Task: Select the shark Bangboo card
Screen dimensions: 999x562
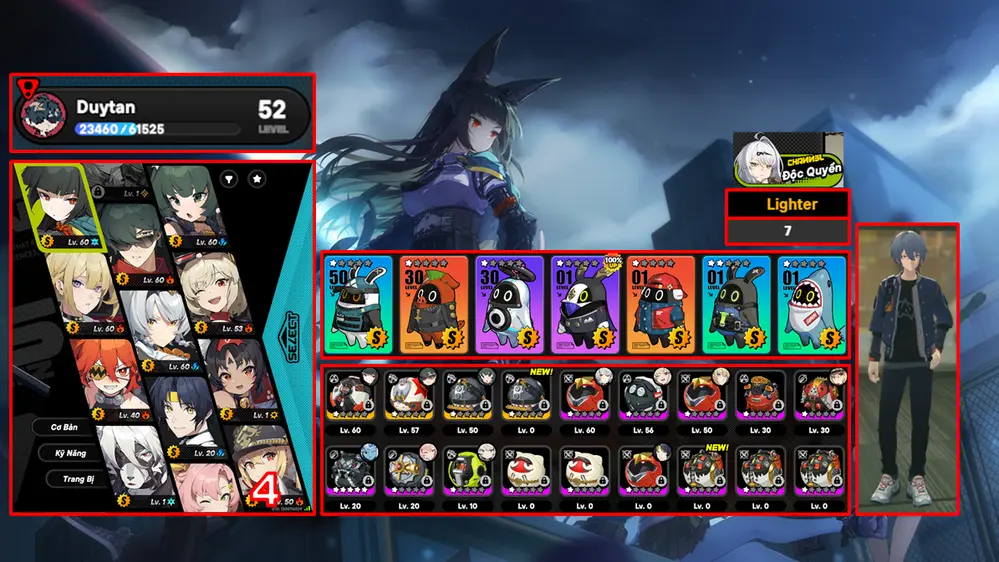Action: 812,304
